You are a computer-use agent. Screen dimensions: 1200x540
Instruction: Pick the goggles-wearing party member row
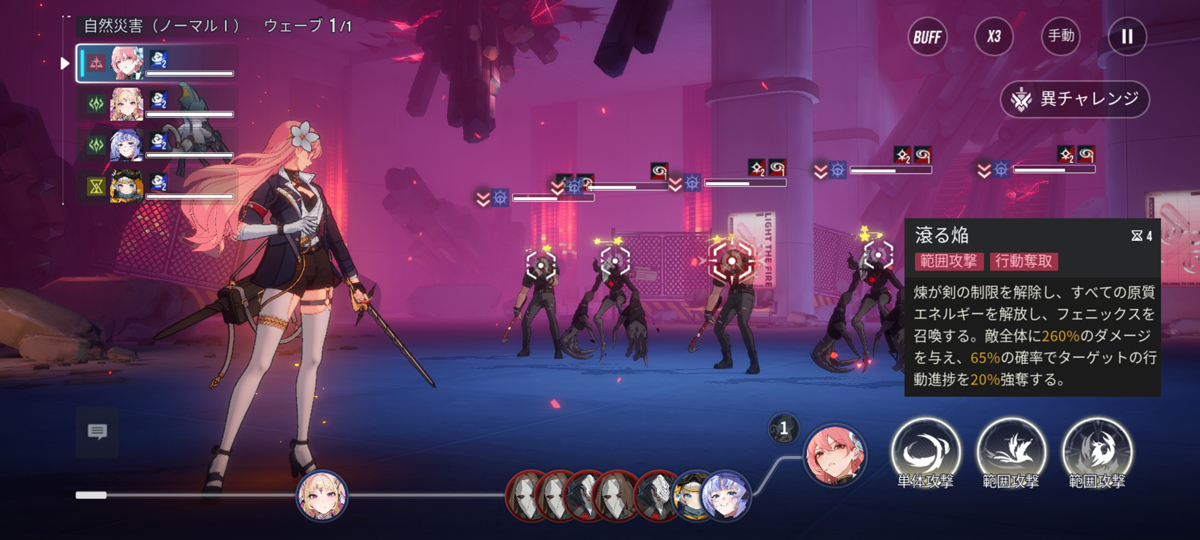pyautogui.click(x=157, y=186)
